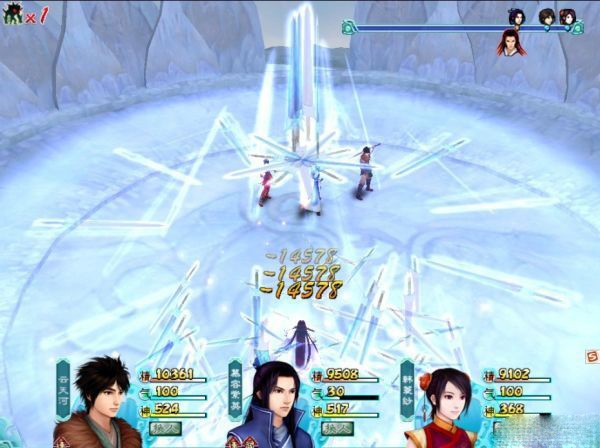The image size is (600, 448).
Task: Click the 换人 swap button under 云天河's stats
Action: [x=165, y=428]
